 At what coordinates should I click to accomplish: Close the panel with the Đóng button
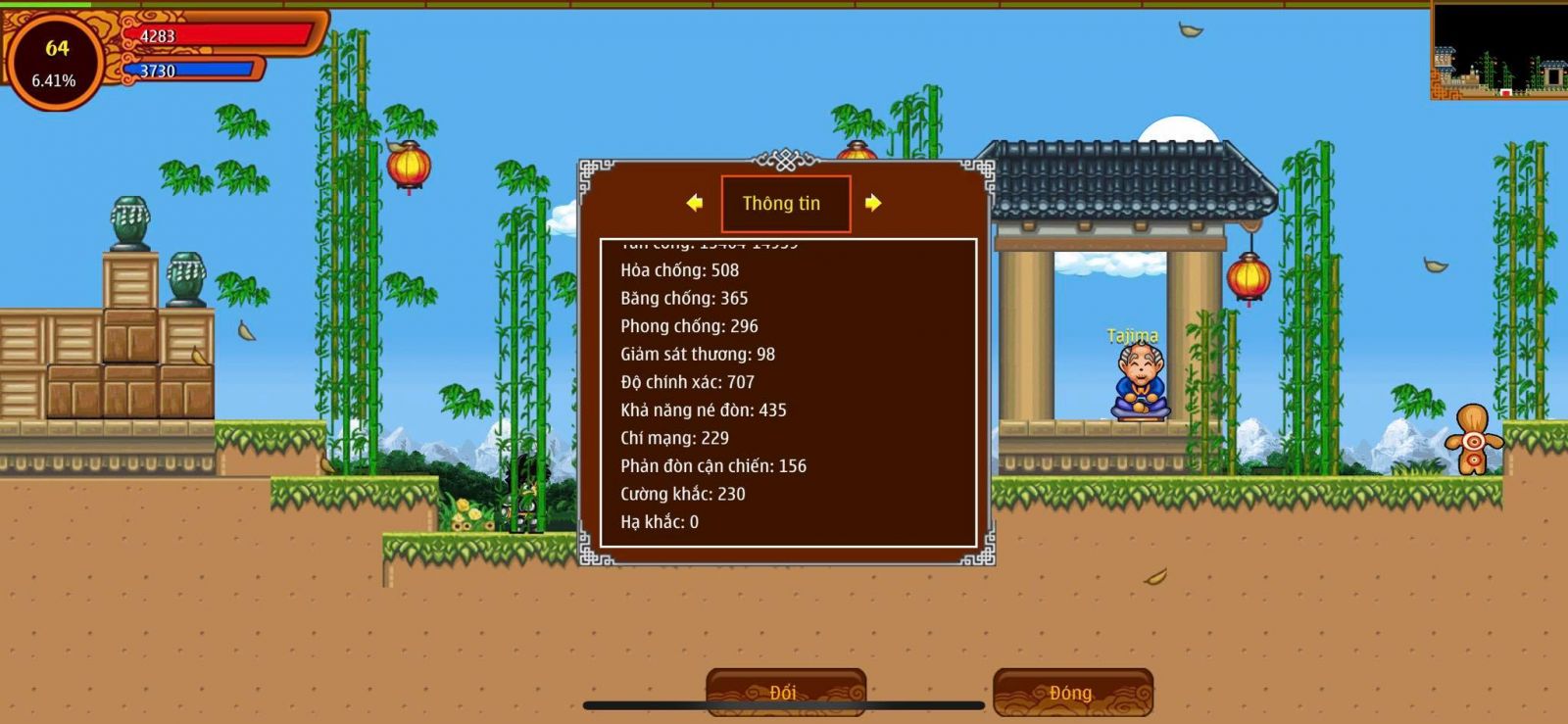pos(1072,692)
